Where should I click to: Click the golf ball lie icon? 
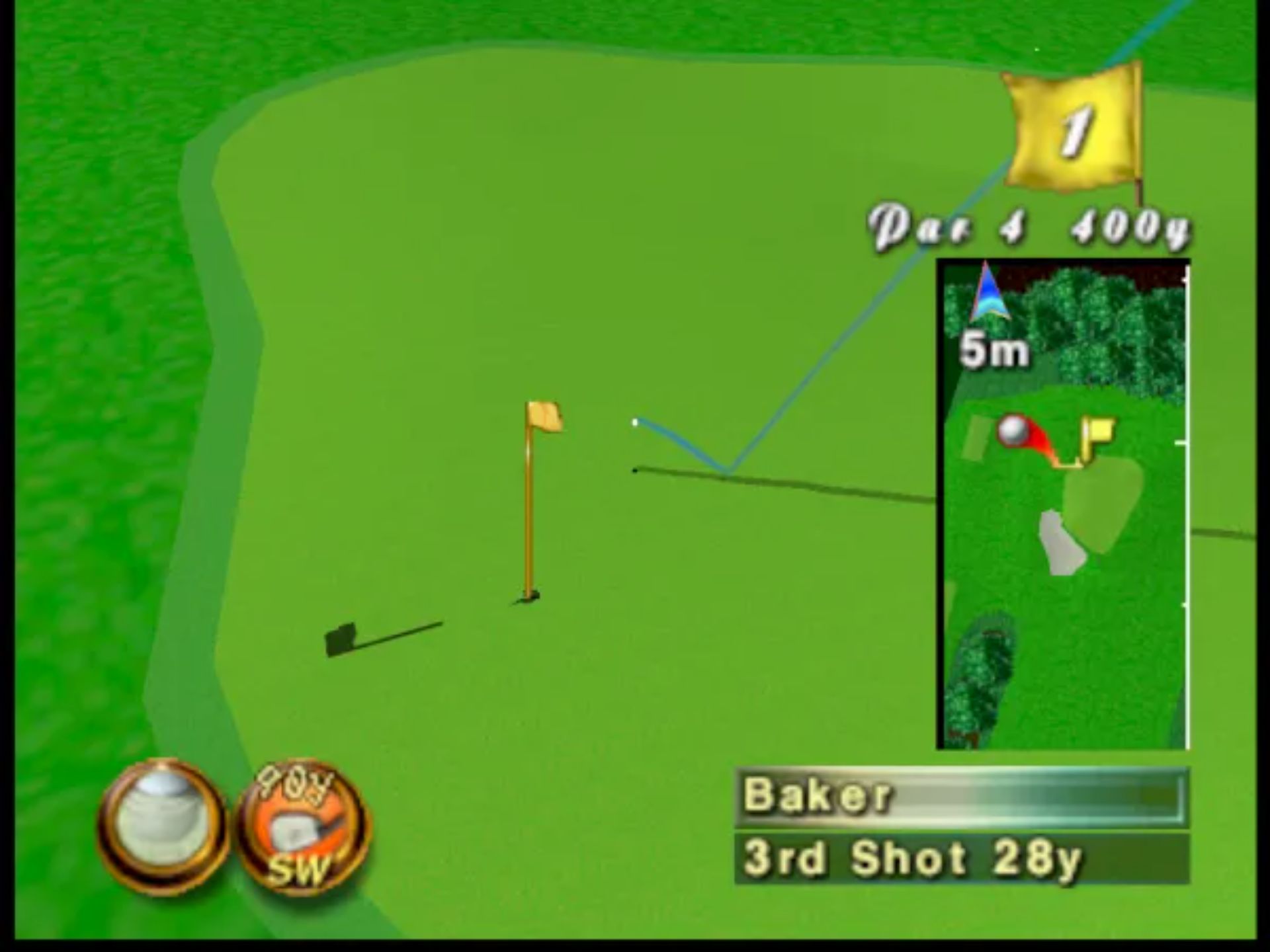[162, 826]
